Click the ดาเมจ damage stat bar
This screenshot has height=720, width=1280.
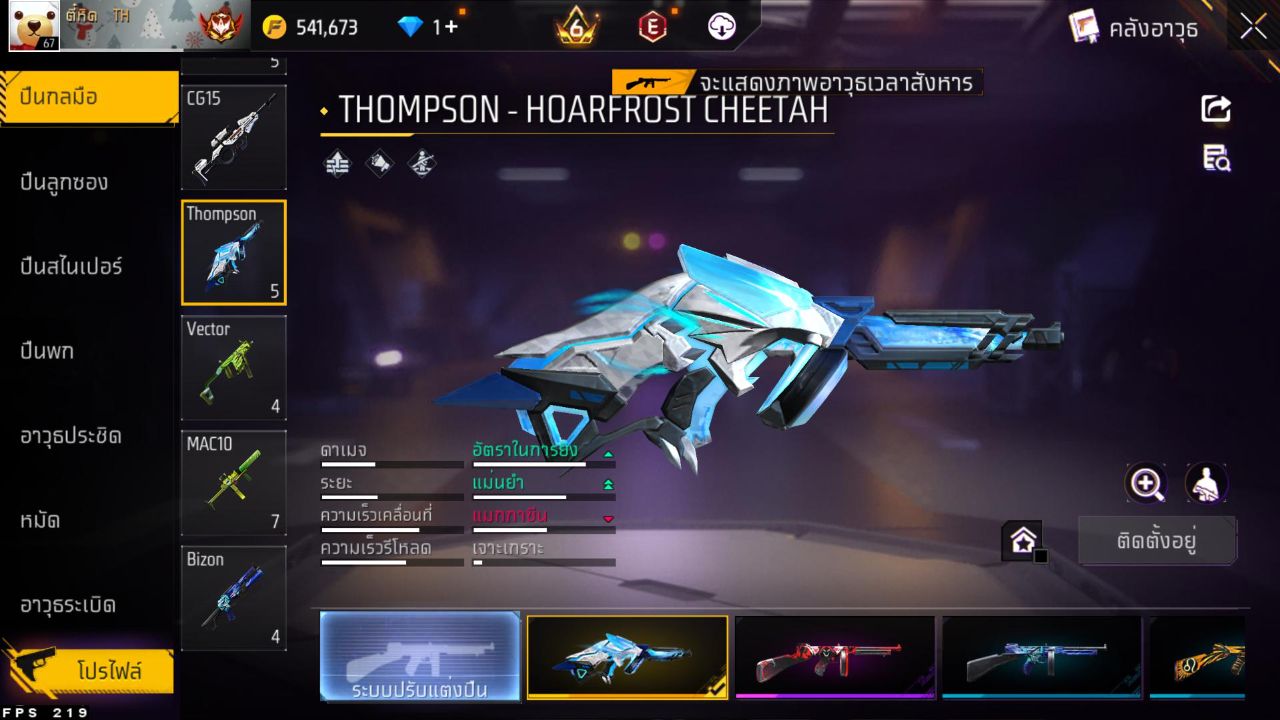point(390,457)
